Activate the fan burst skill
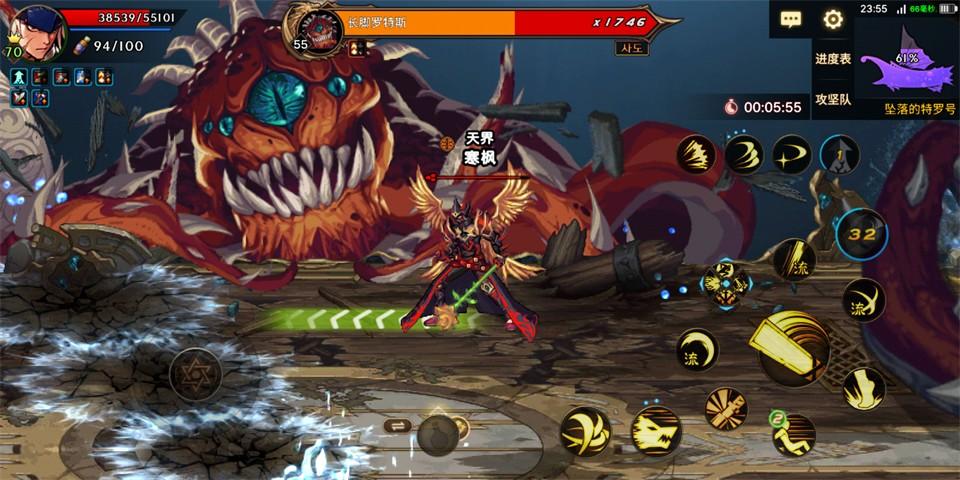Viewport: 960px width, 480px height. (x=726, y=408)
